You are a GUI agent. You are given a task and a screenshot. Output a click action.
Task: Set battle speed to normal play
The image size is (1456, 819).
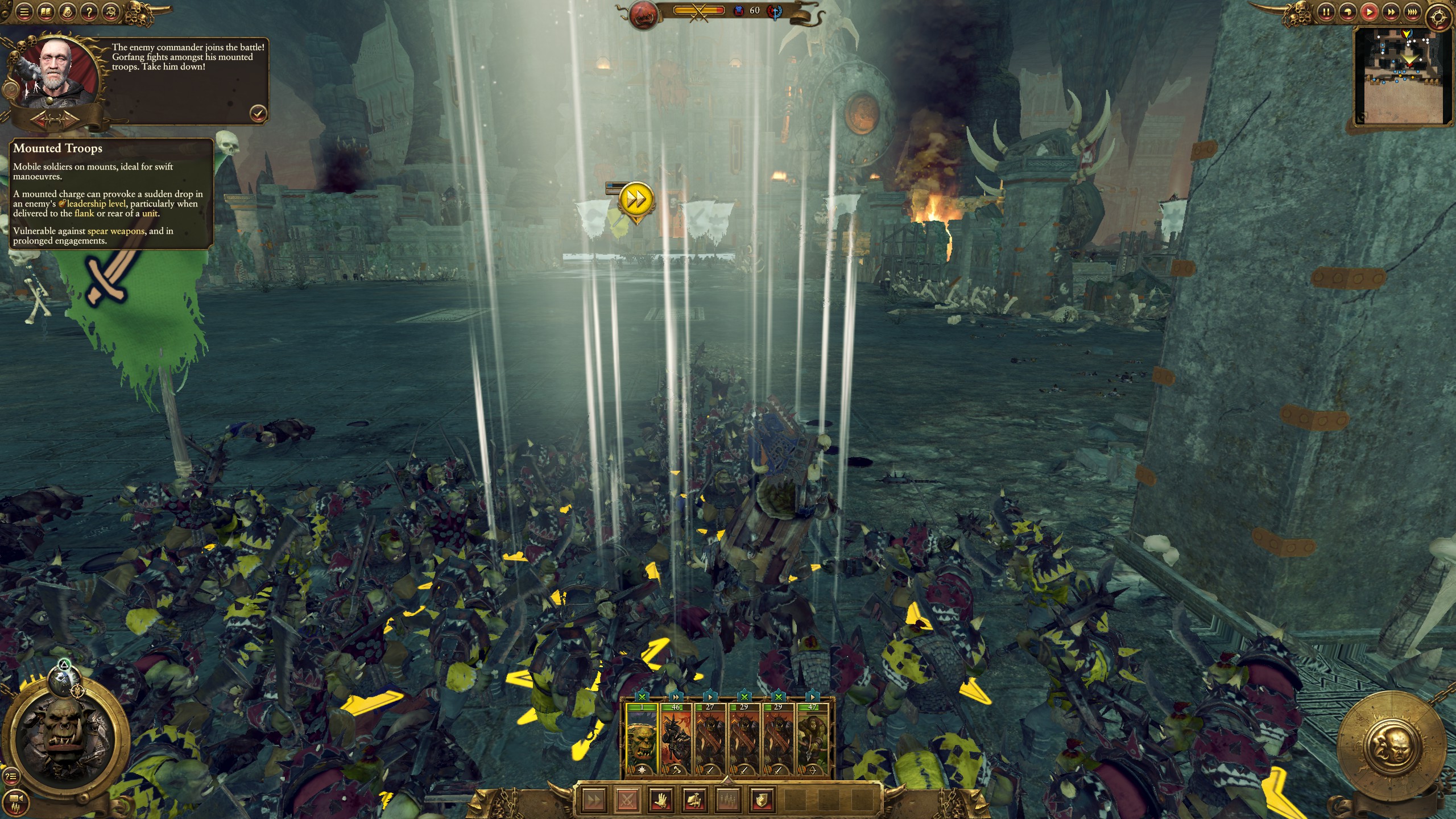1370,12
